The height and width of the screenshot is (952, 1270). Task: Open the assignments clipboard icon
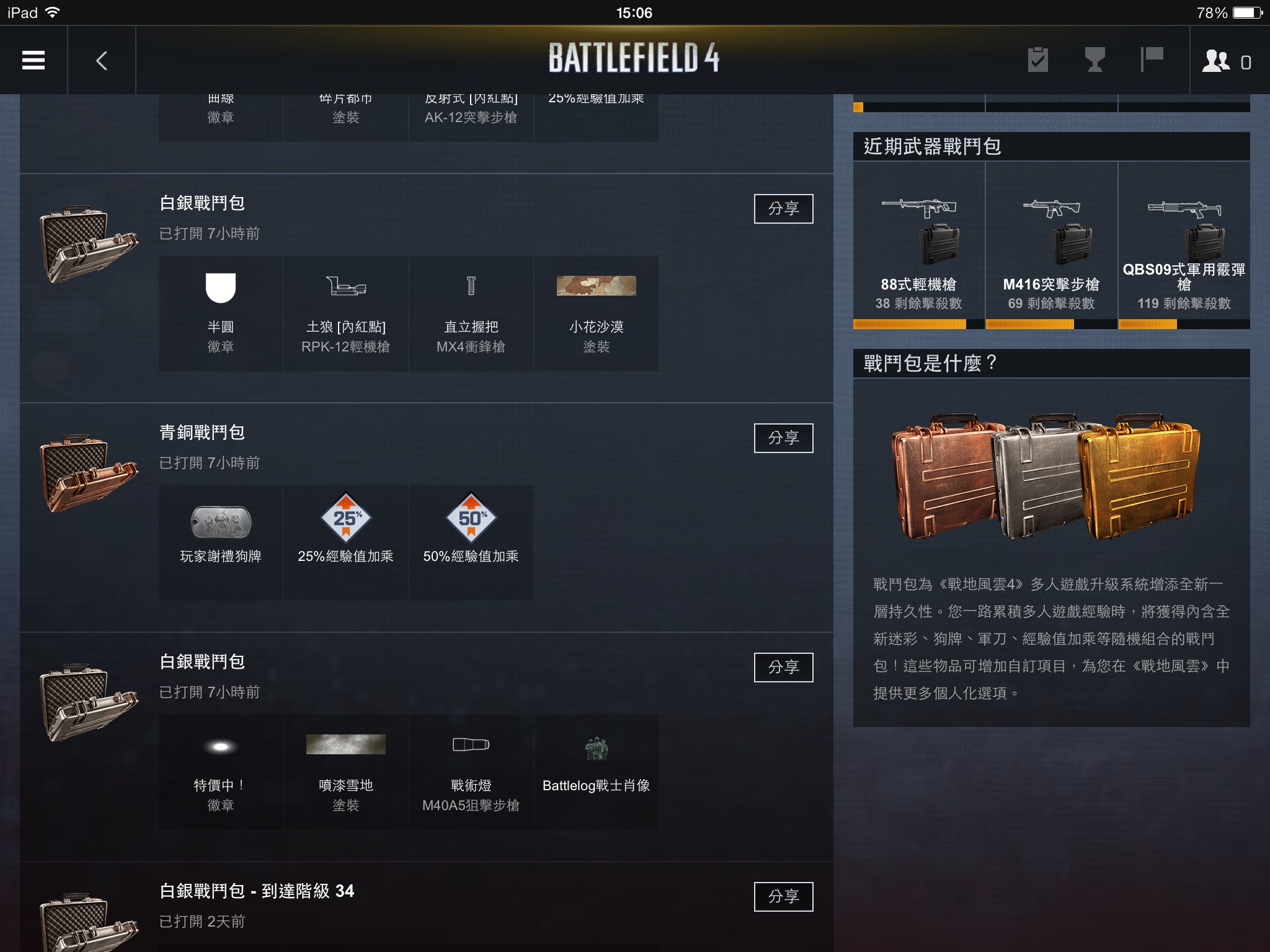[1037, 60]
